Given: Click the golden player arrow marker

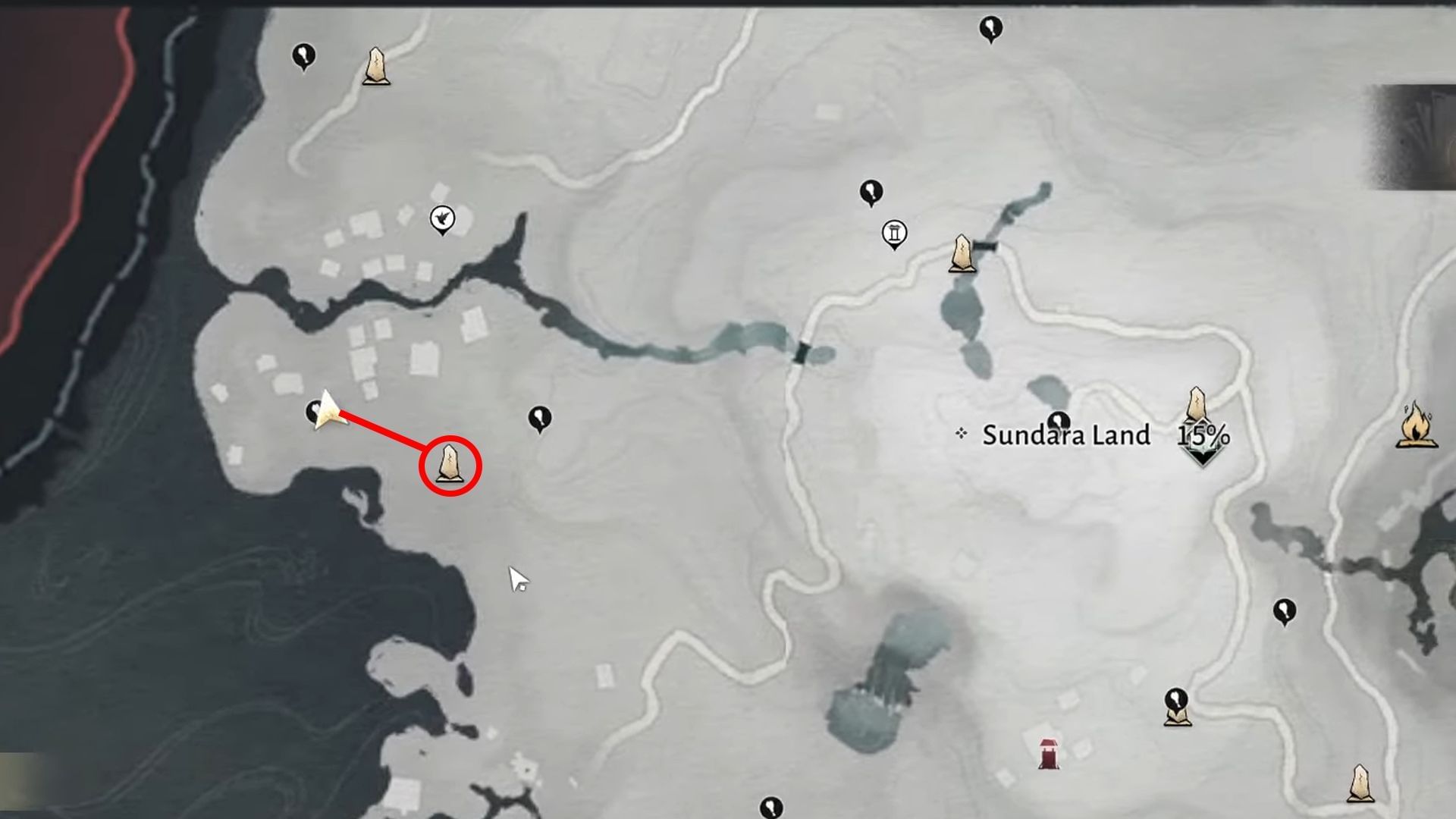Looking at the screenshot, I should pyautogui.click(x=328, y=409).
